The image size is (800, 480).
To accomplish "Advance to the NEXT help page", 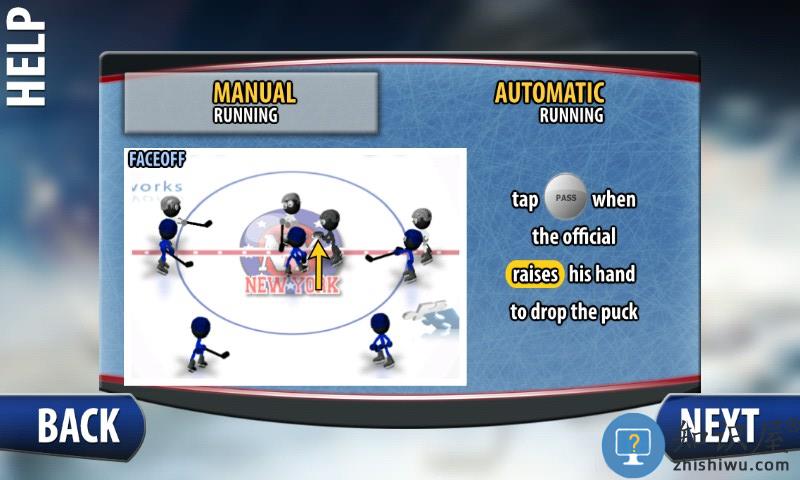I will pyautogui.click(x=722, y=425).
